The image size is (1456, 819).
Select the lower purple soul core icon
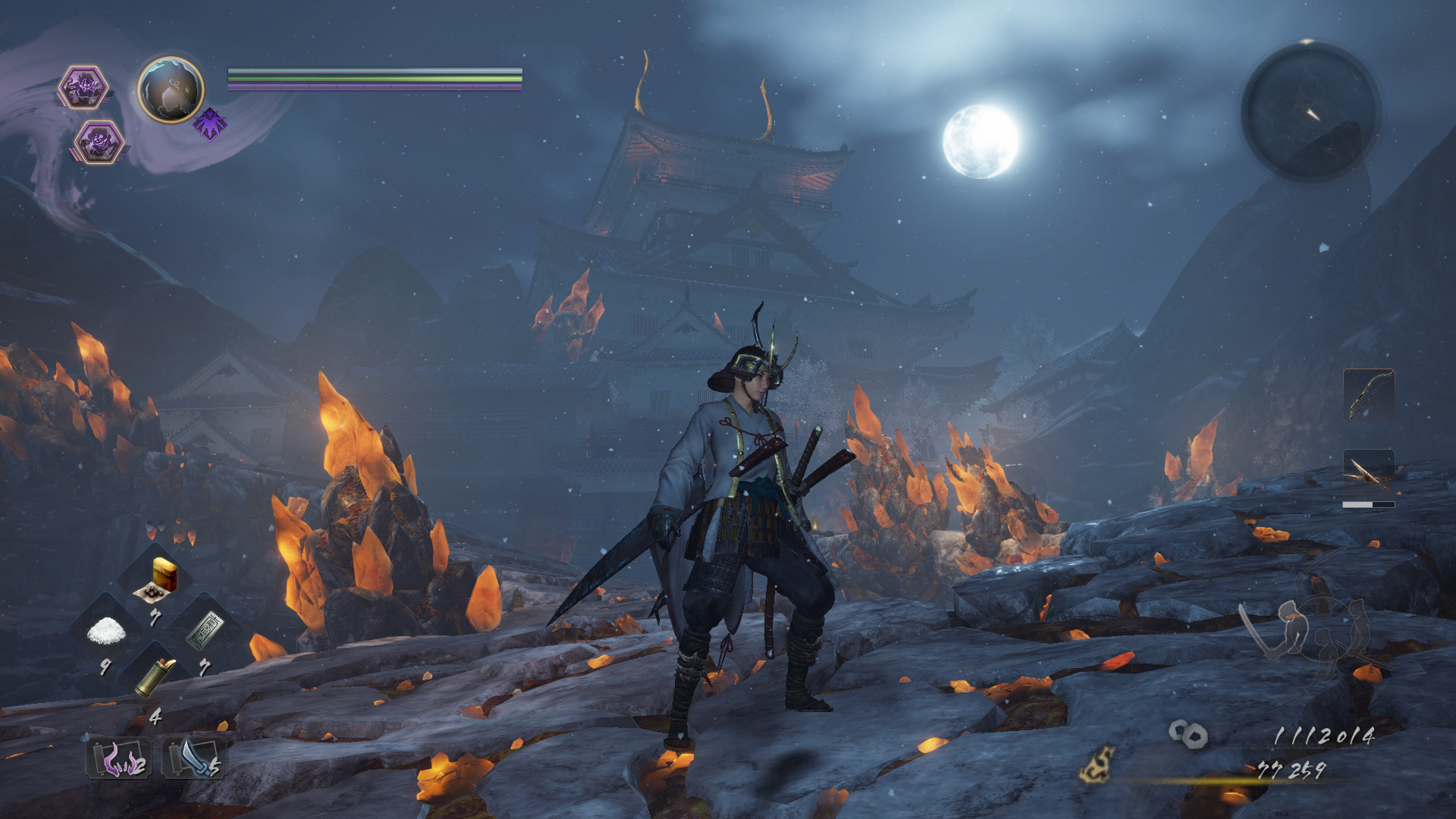pyautogui.click(x=99, y=142)
